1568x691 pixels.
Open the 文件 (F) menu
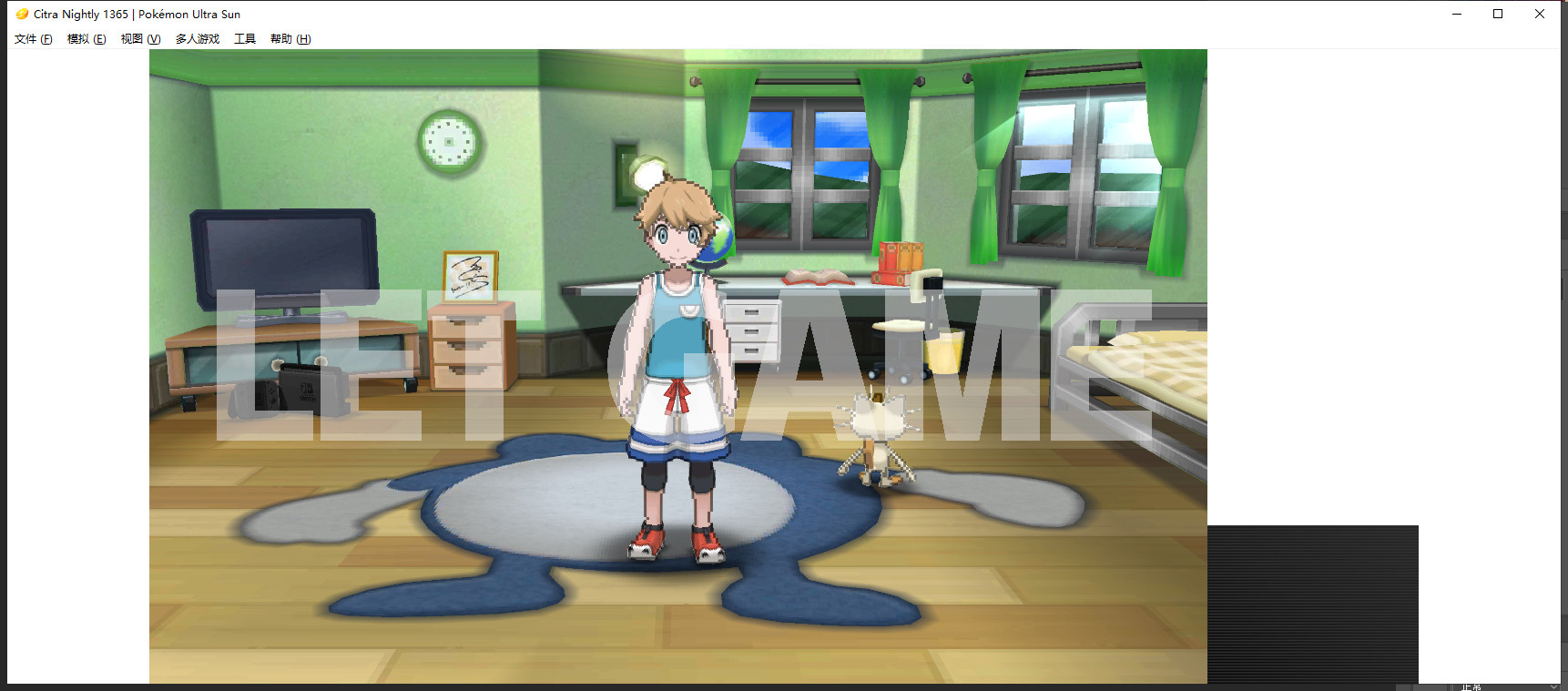[x=33, y=39]
